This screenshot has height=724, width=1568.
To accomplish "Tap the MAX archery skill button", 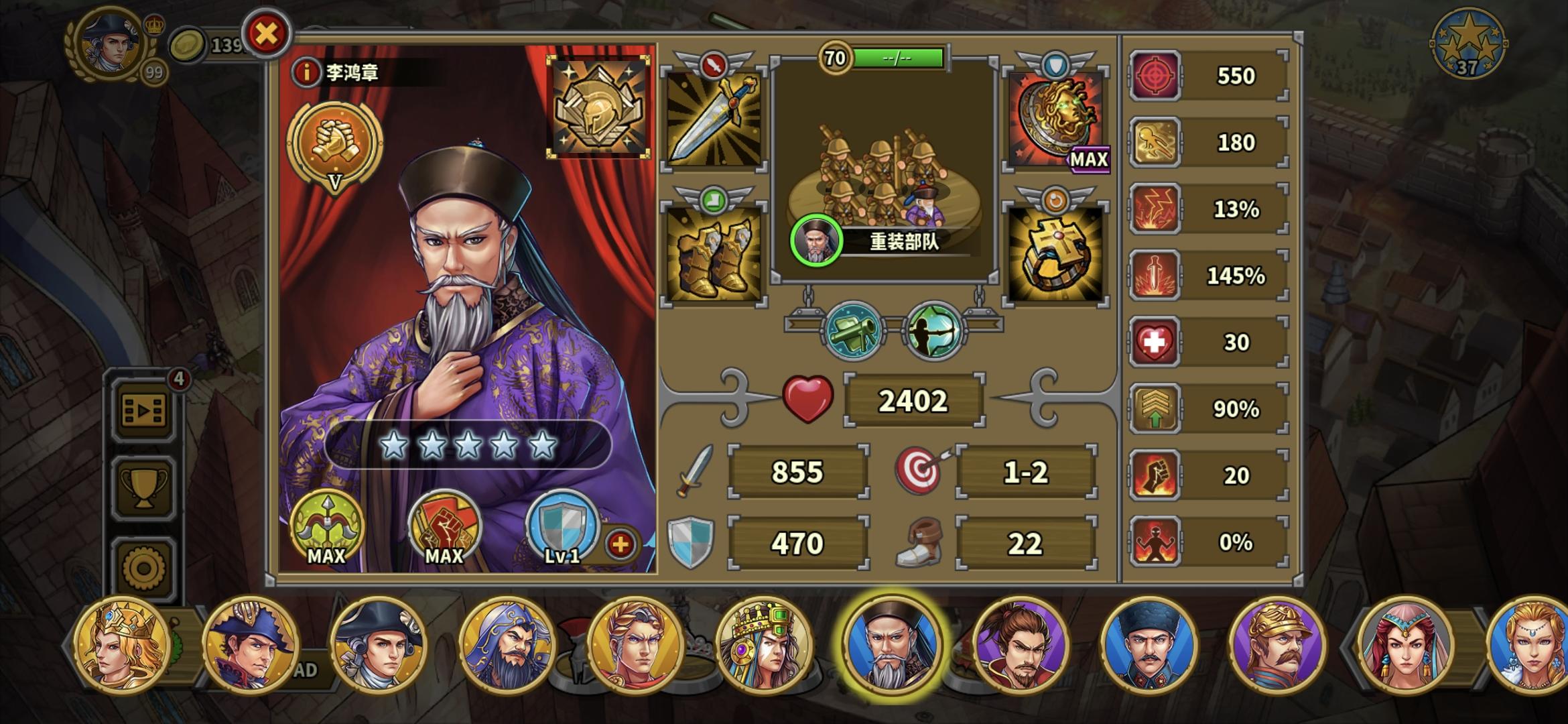I will (326, 530).
